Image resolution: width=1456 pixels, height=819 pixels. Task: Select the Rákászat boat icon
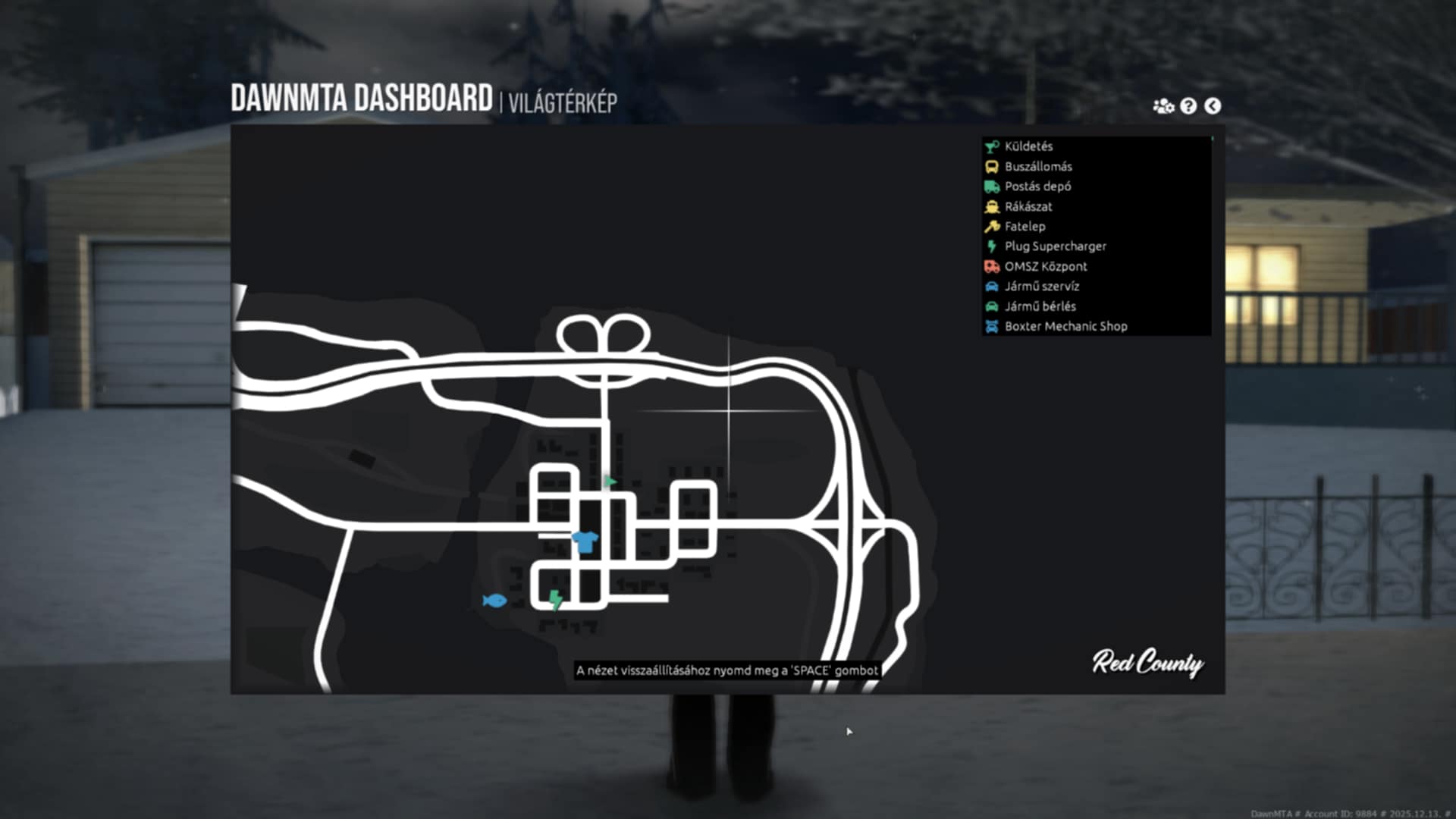[991, 206]
